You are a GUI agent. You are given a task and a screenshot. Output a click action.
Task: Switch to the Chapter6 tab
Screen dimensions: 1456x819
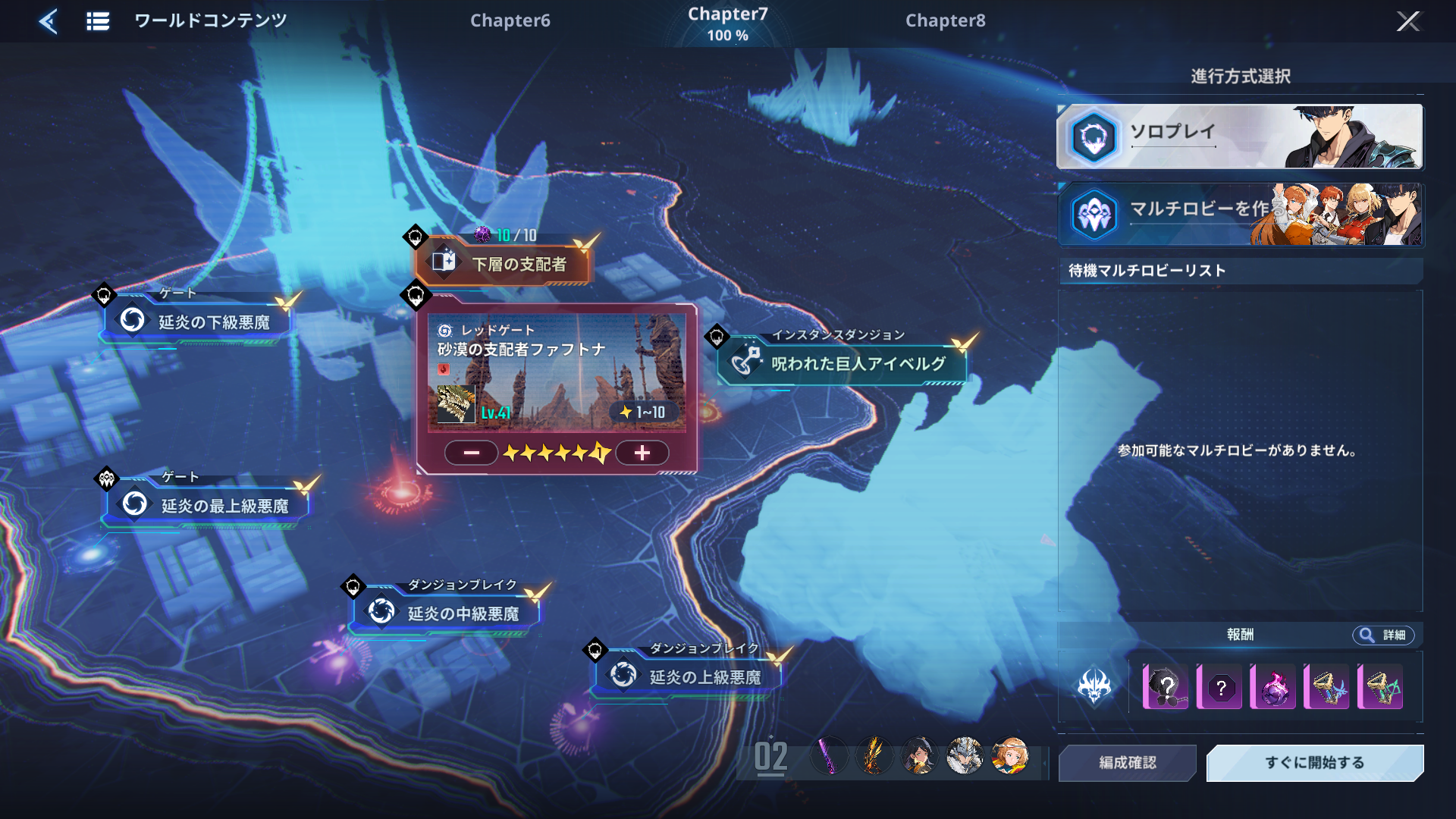pos(510,20)
